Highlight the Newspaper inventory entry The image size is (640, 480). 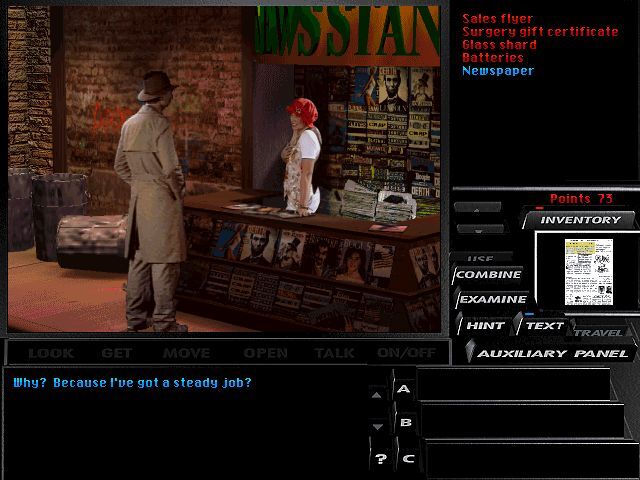click(497, 71)
